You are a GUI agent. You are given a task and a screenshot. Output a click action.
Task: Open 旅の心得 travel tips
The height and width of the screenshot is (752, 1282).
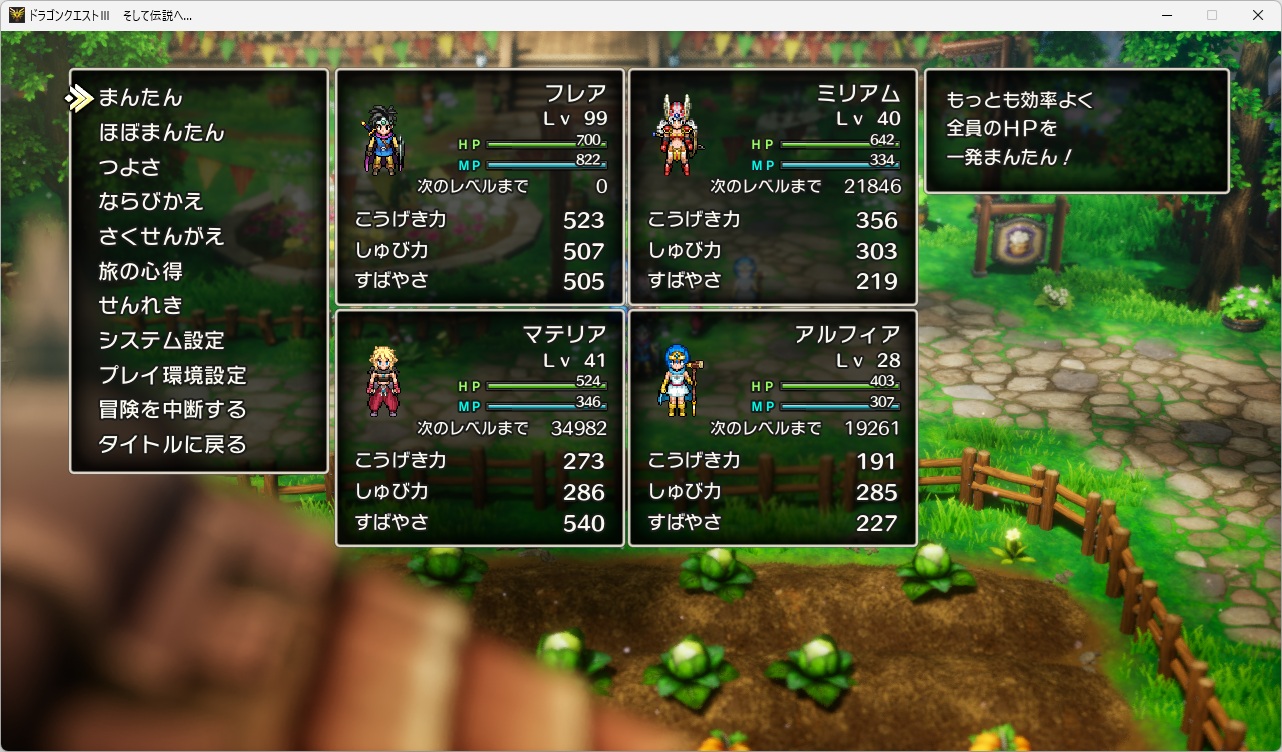[140, 271]
